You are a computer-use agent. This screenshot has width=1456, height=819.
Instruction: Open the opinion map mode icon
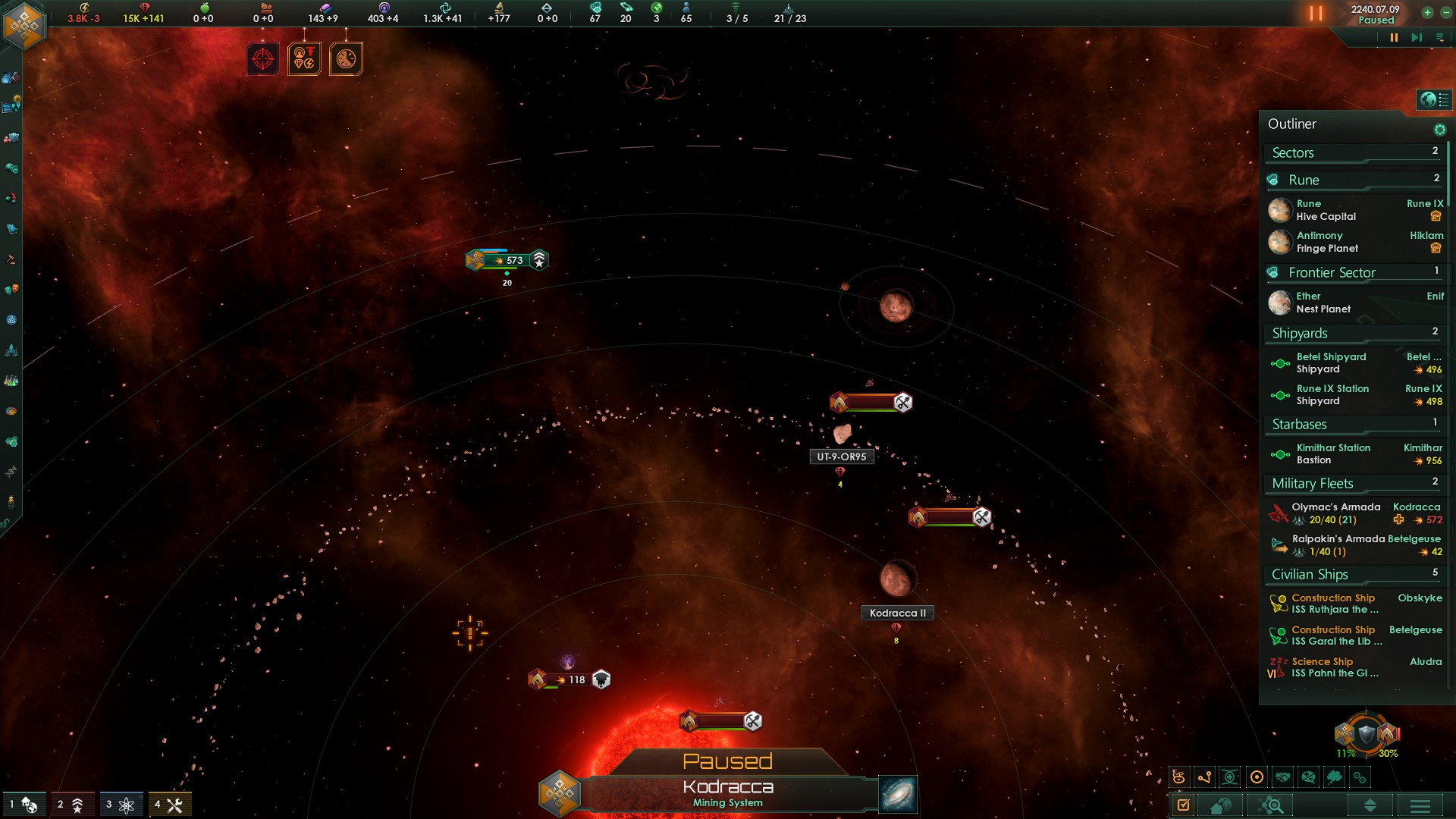1309,777
